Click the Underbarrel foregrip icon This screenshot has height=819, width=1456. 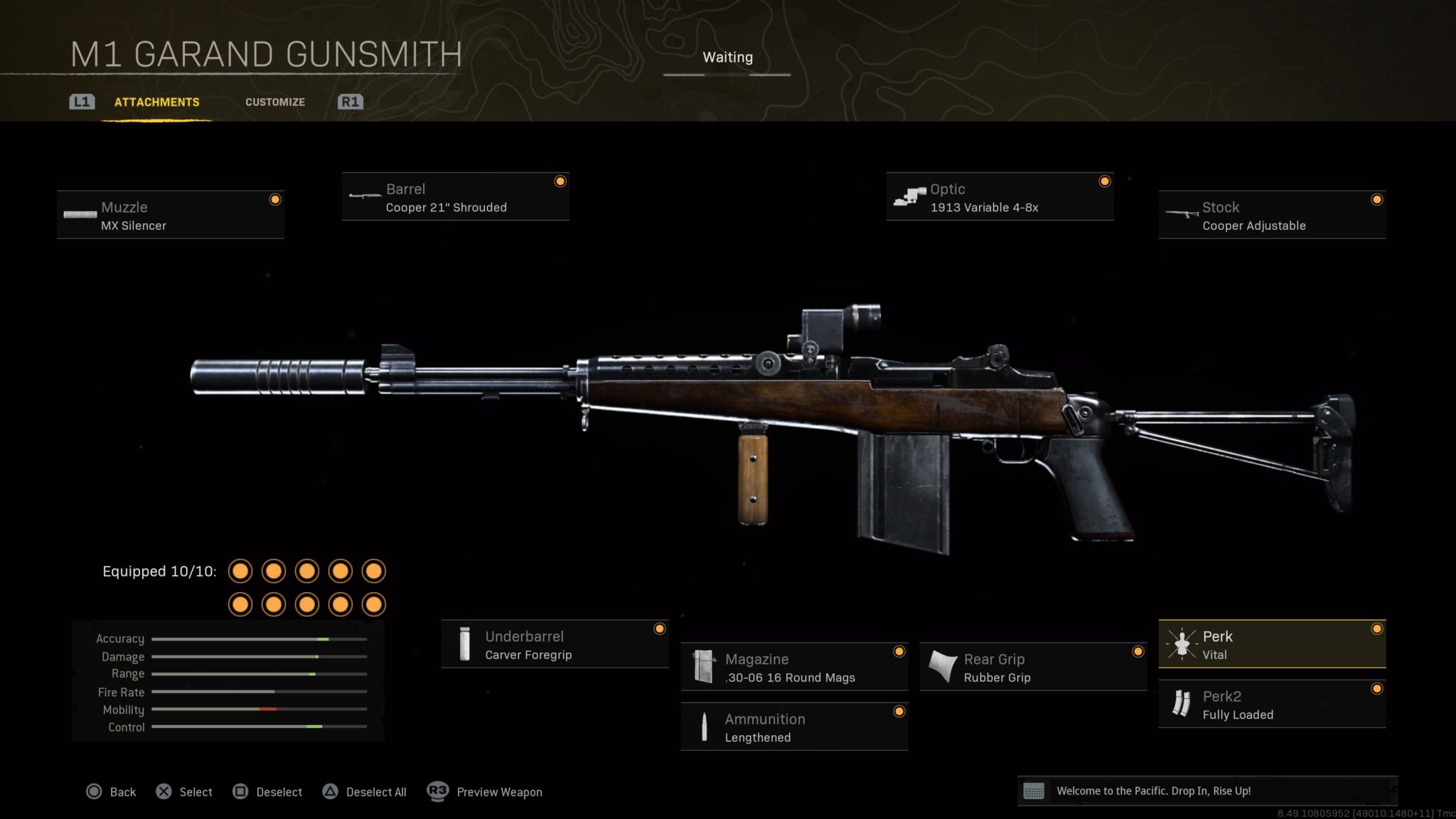[466, 644]
